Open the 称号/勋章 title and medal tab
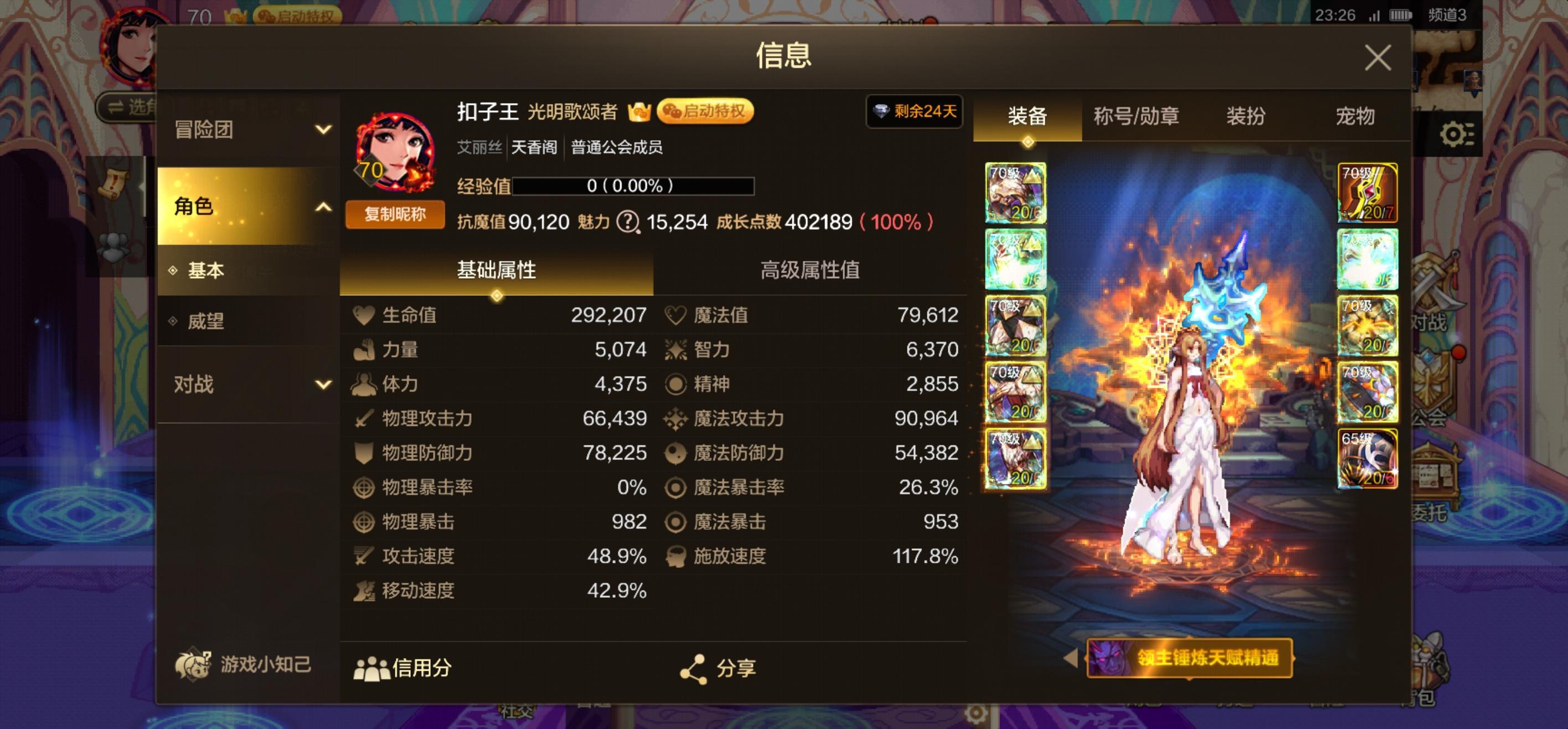The width and height of the screenshot is (1568, 729). click(x=1136, y=117)
